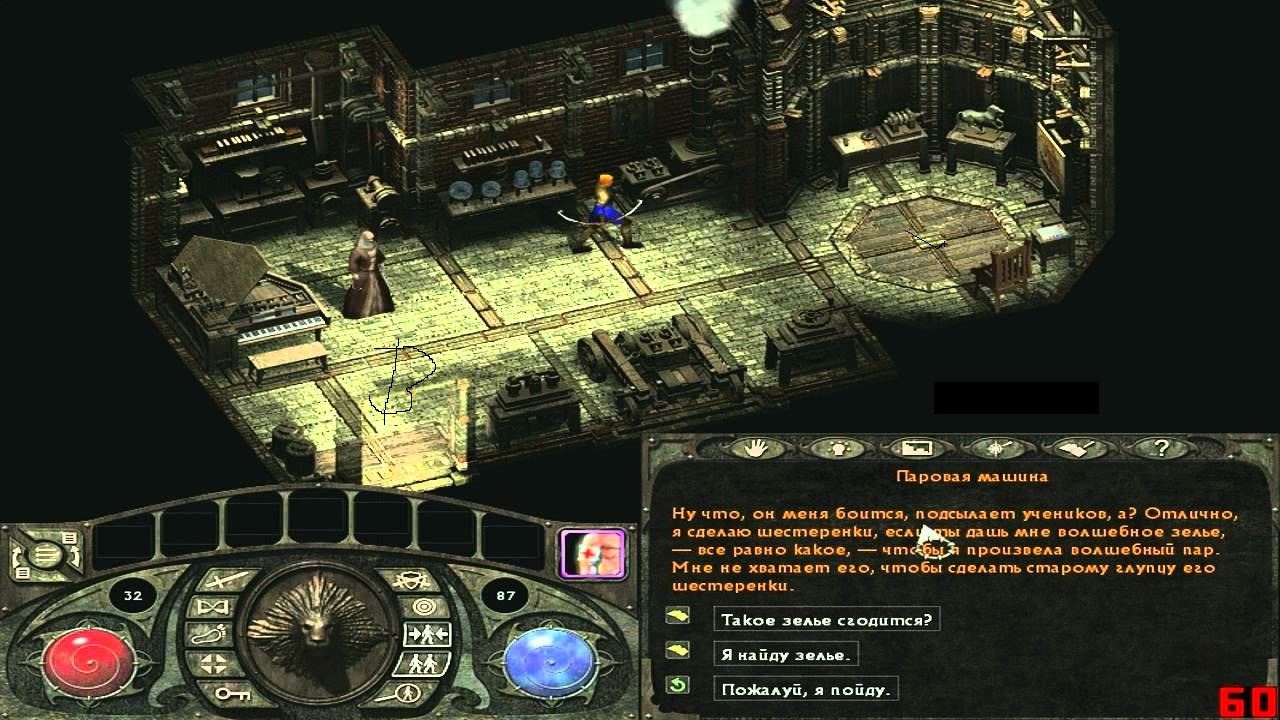
Task: Pick the "Пожалуй, я пойду." farewell option
Action: tap(806, 688)
